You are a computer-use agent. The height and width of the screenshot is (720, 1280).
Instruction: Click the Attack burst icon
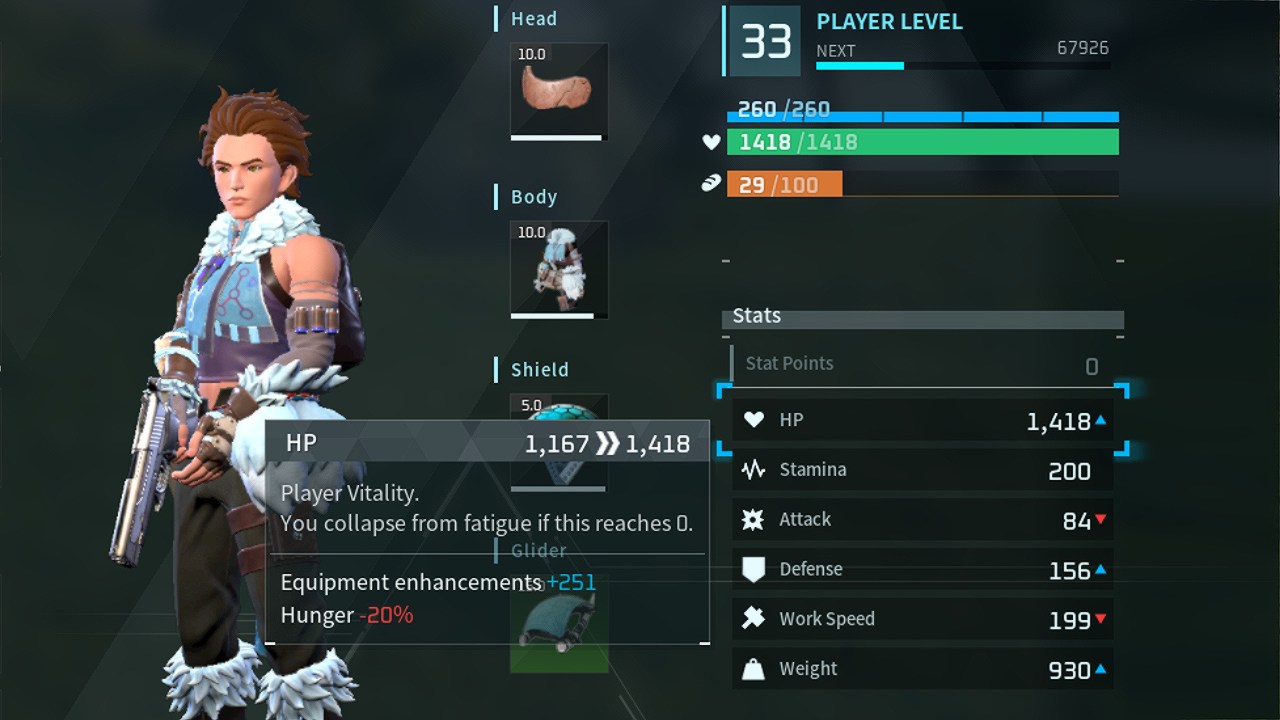[x=756, y=519]
